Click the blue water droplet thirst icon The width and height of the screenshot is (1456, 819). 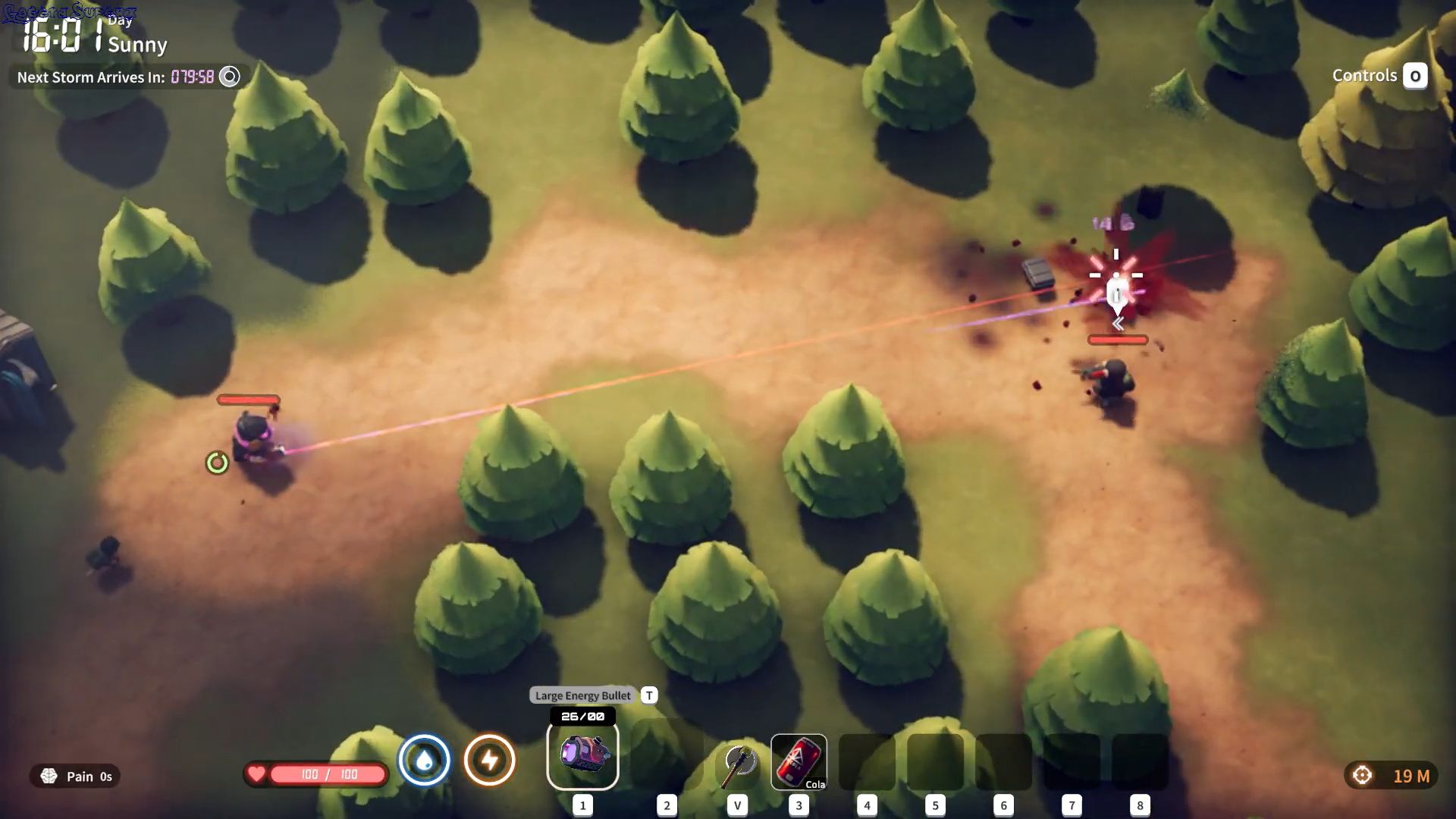[x=424, y=760]
